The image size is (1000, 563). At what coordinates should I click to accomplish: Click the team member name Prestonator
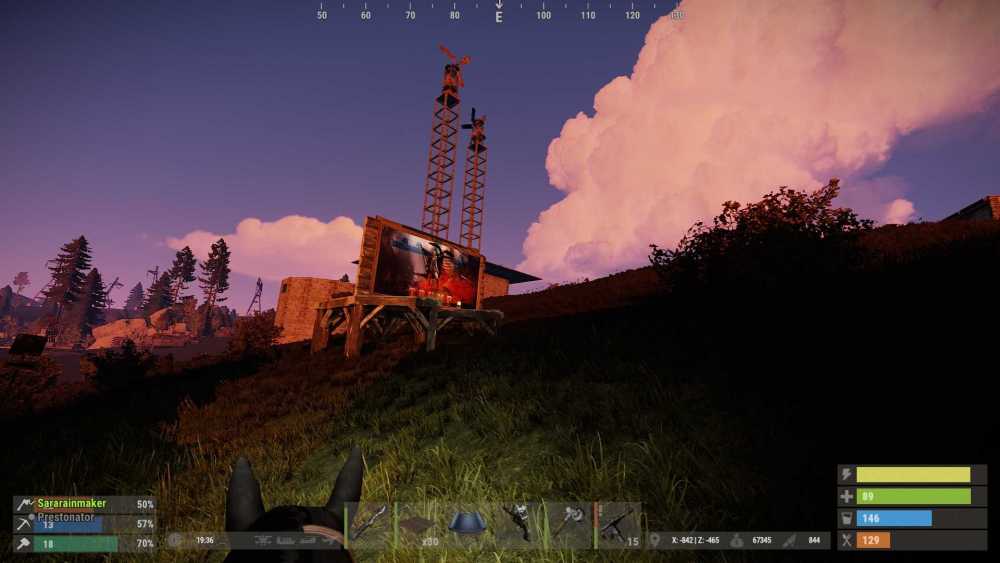(x=69, y=517)
